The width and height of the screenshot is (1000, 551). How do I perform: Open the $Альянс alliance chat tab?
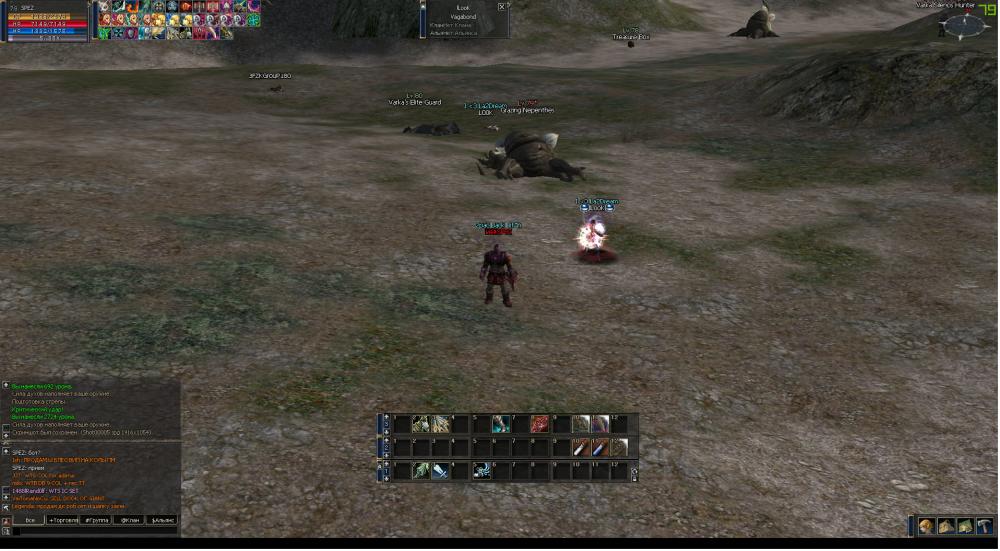[x=162, y=520]
